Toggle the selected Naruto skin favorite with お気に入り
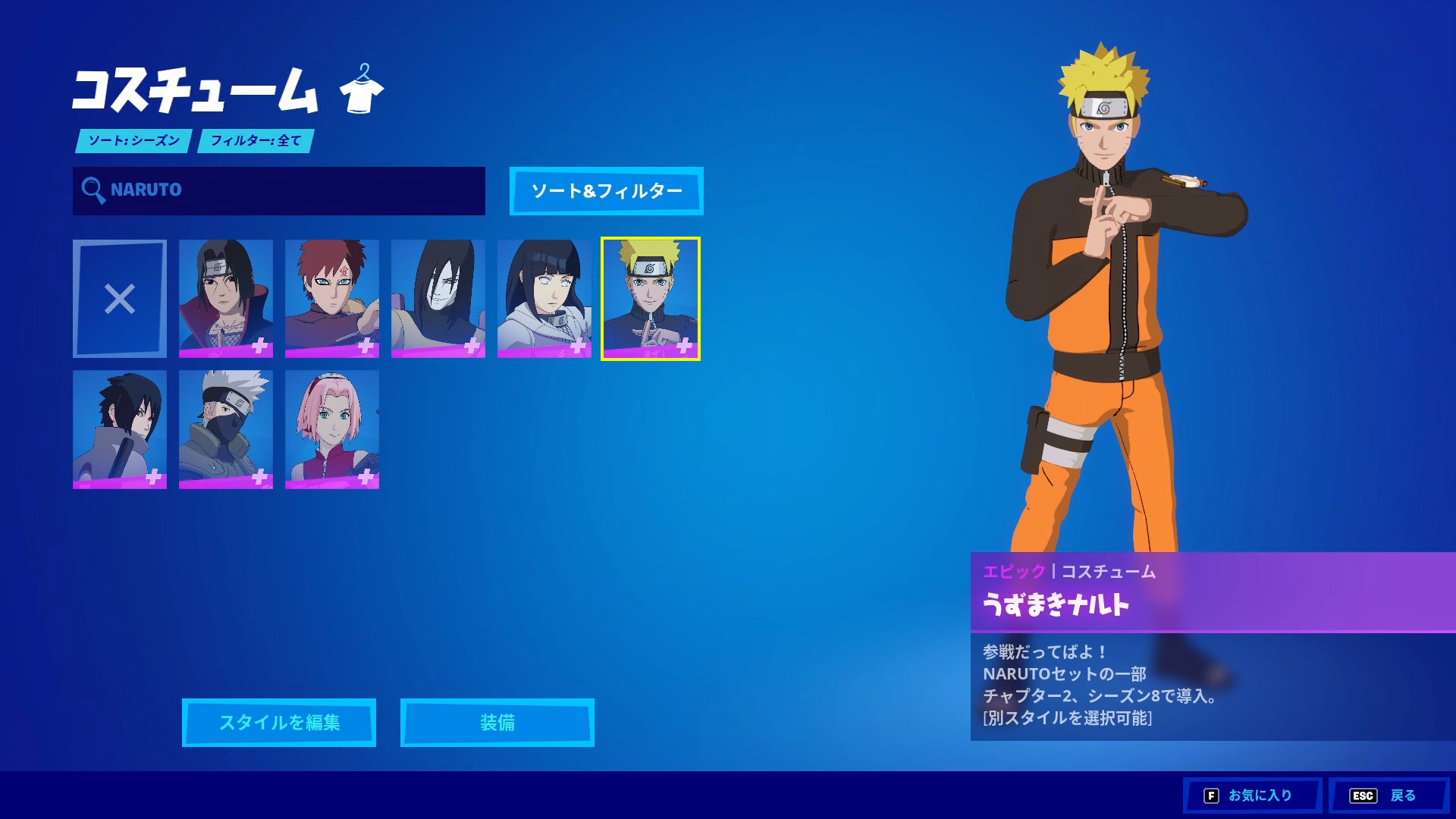The width and height of the screenshot is (1456, 819). click(x=1252, y=795)
